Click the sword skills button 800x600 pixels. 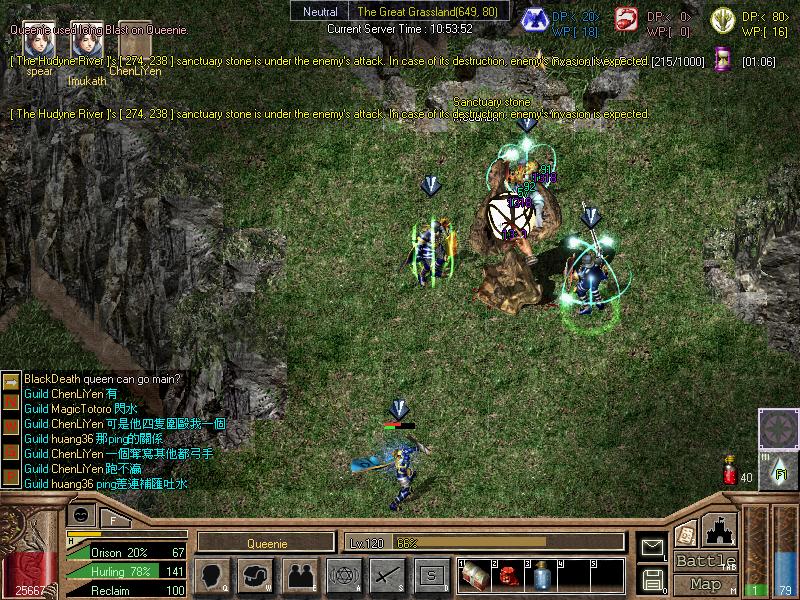click(x=387, y=575)
